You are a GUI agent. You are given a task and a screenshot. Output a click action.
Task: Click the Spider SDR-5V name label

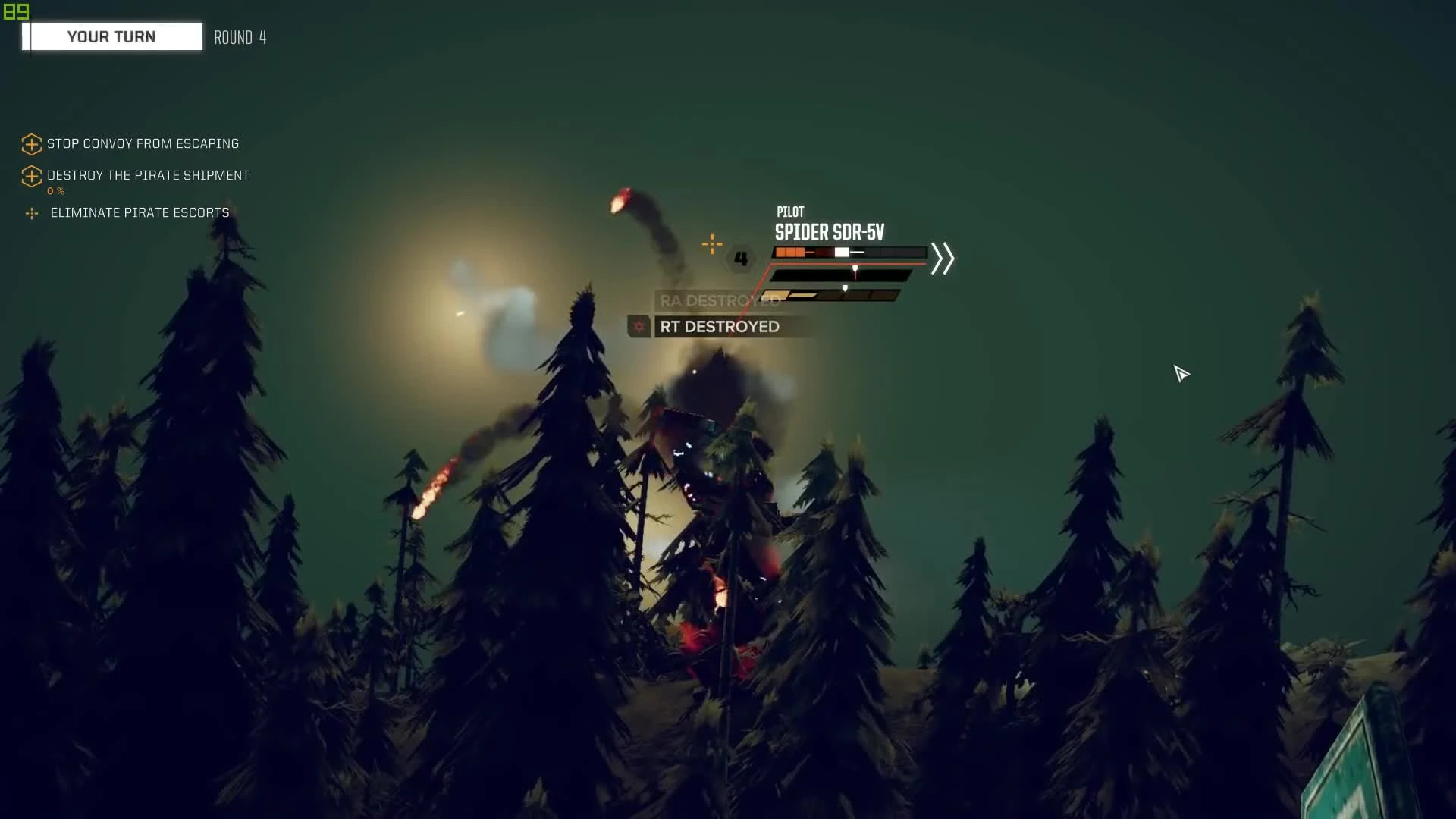[x=829, y=234]
